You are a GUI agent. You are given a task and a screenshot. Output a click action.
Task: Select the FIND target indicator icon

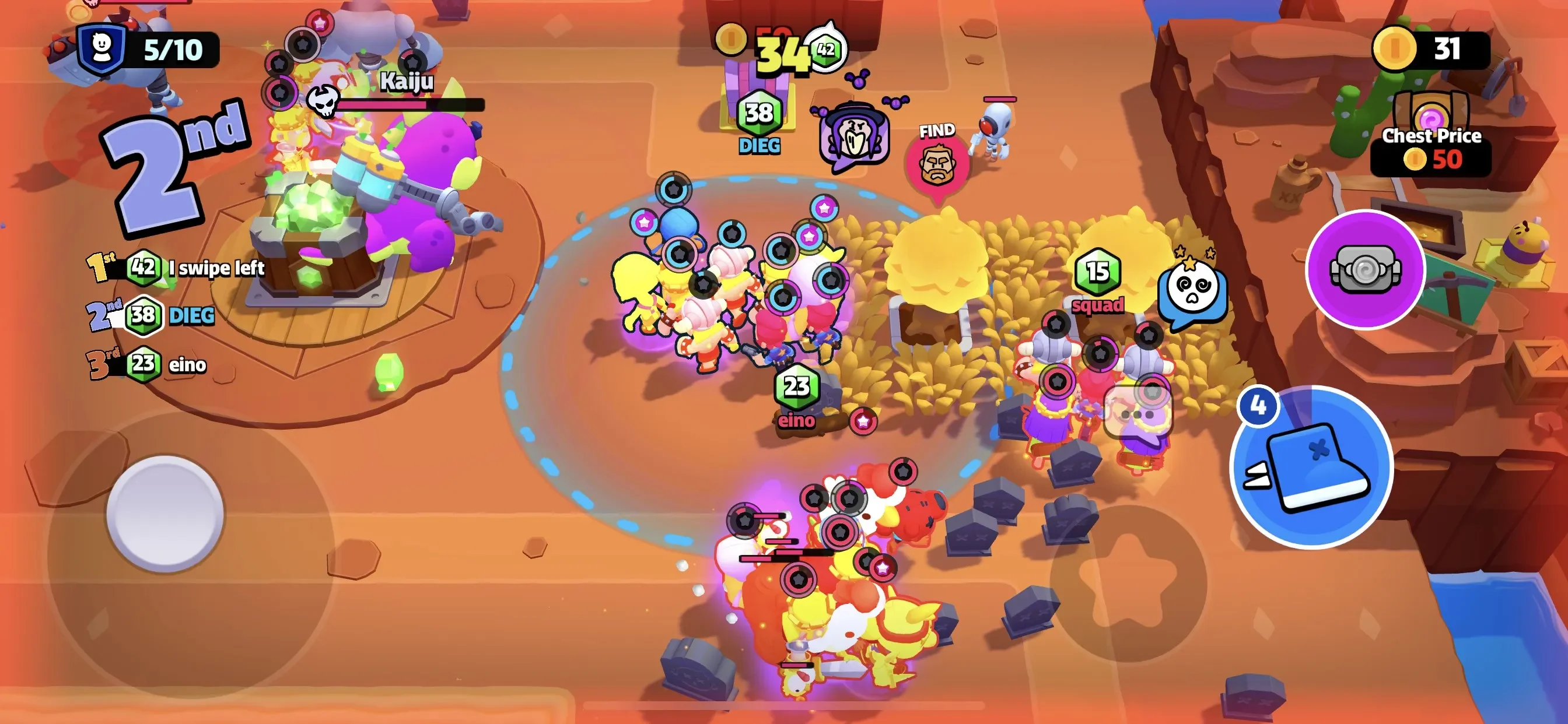[x=937, y=165]
